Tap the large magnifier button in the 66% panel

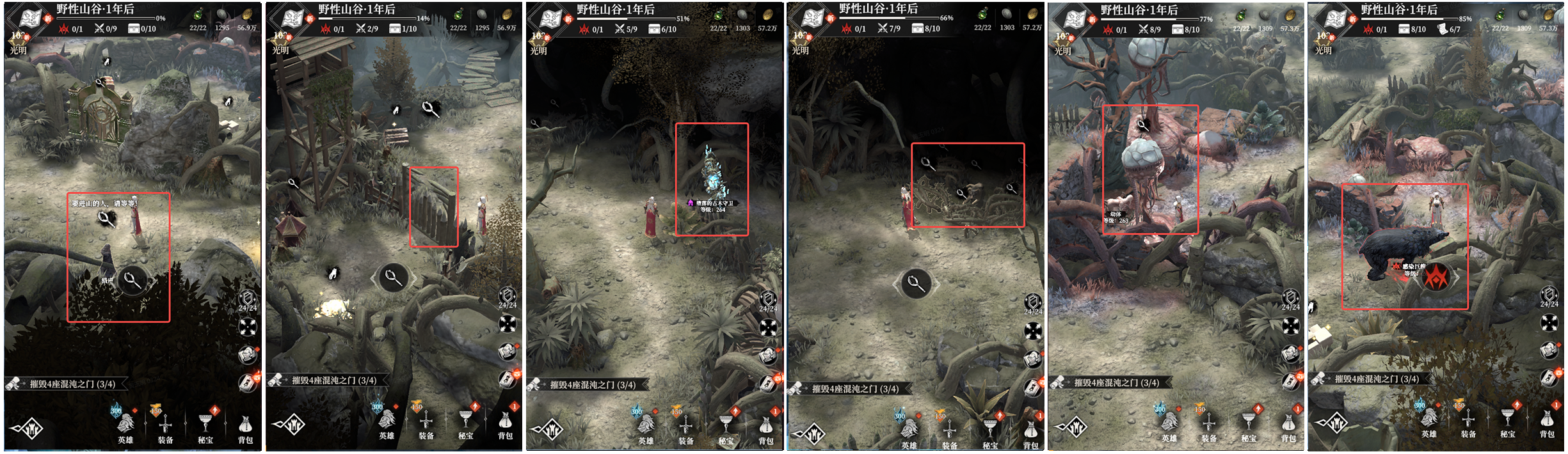pyautogui.click(x=915, y=283)
